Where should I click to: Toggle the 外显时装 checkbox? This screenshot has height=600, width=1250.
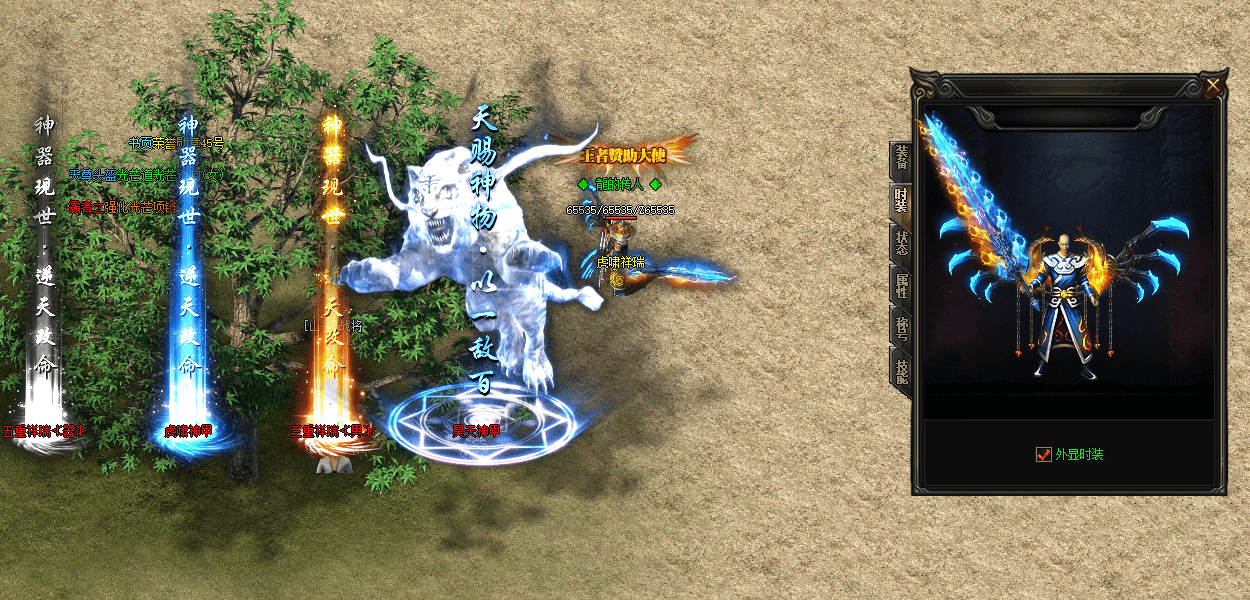(x=1044, y=454)
